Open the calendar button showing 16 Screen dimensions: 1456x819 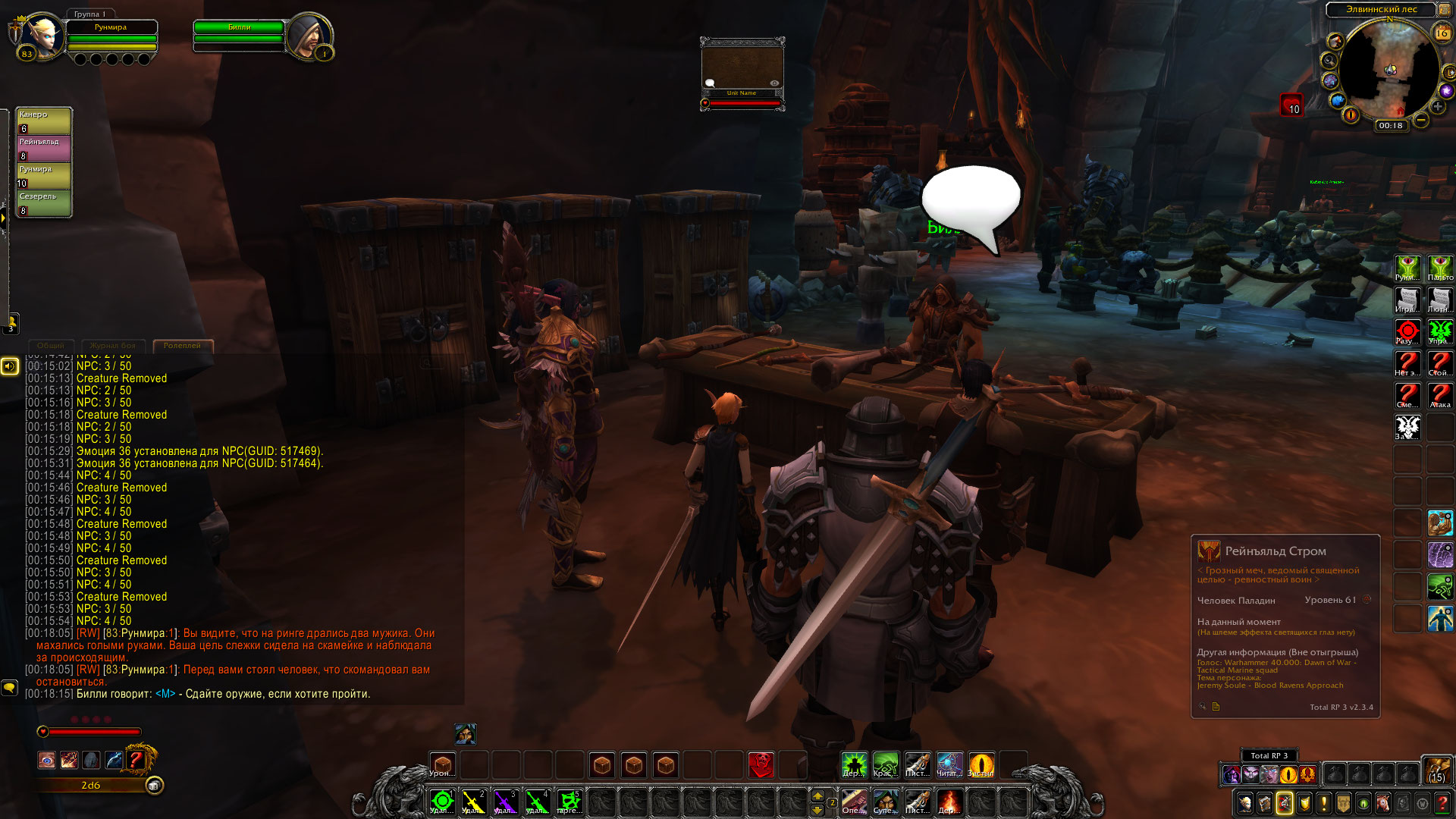(1442, 33)
